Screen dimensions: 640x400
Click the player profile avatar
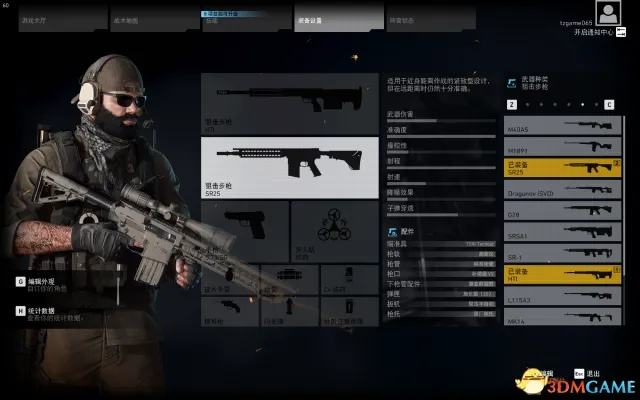(606, 13)
